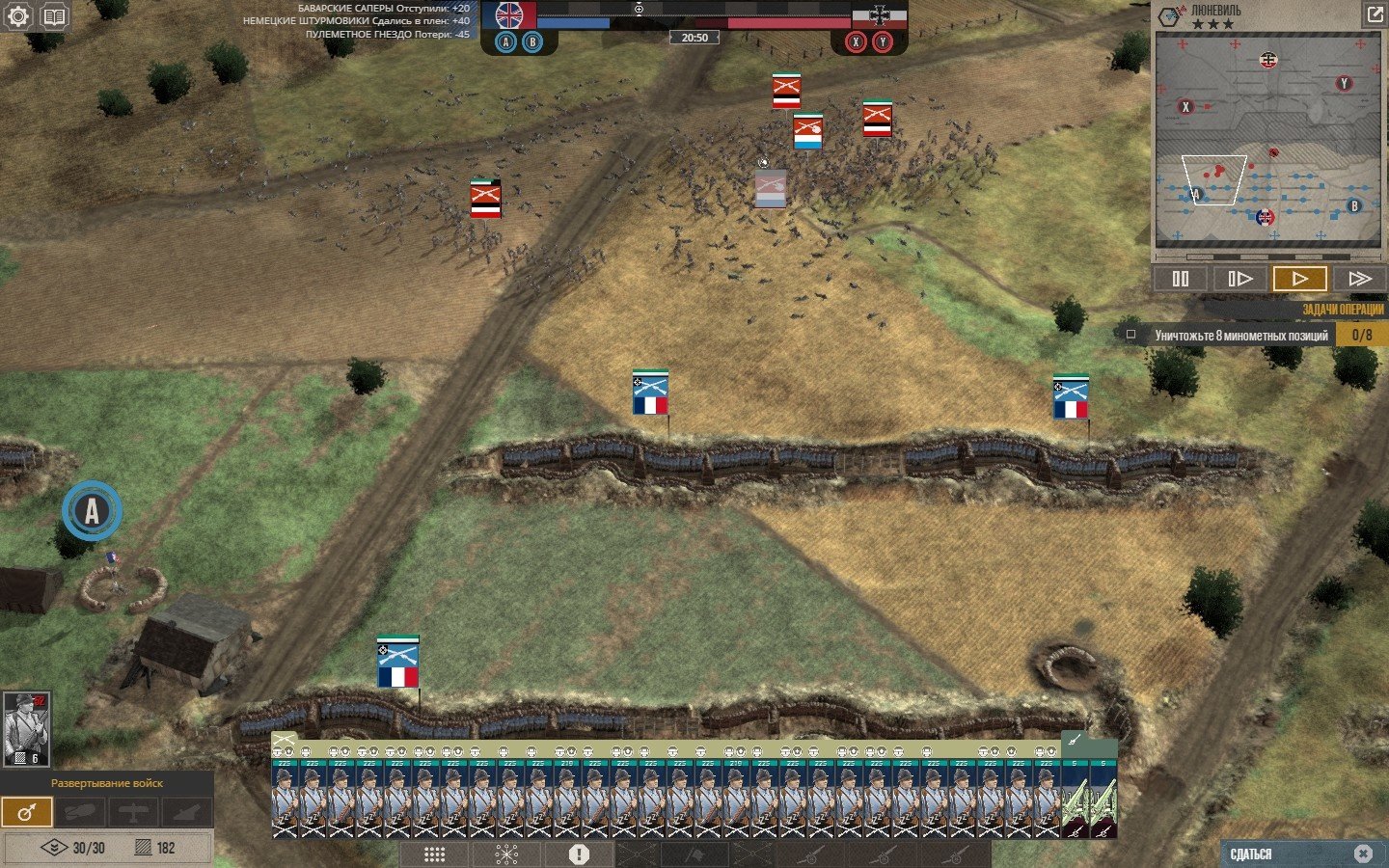Screen dimensions: 1389x868
Task: Pop out the minimap panel
Action: point(1374,14)
